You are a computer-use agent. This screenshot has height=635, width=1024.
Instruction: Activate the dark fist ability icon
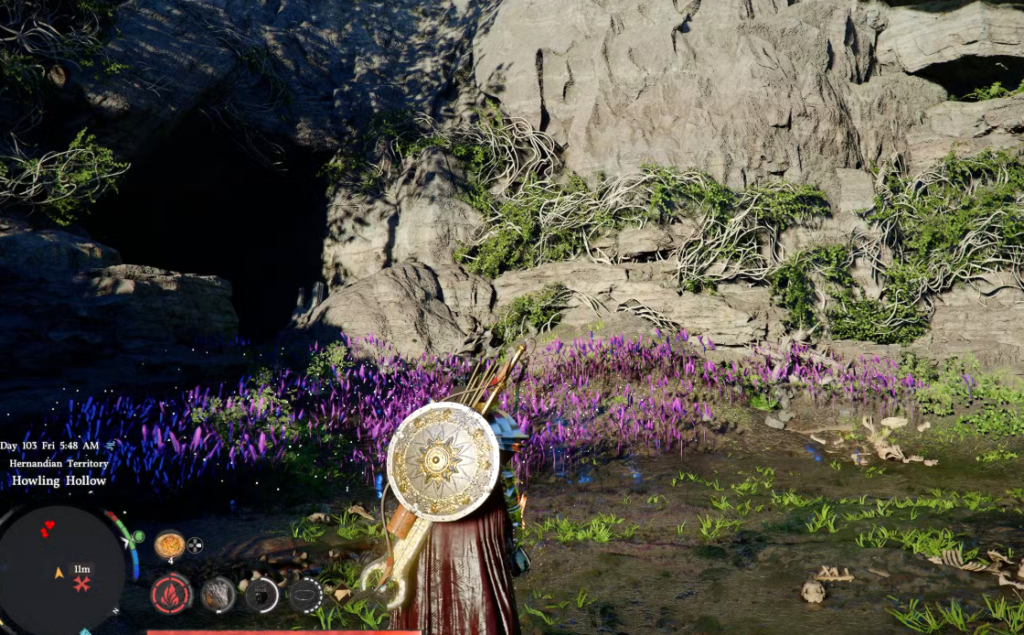(x=262, y=595)
